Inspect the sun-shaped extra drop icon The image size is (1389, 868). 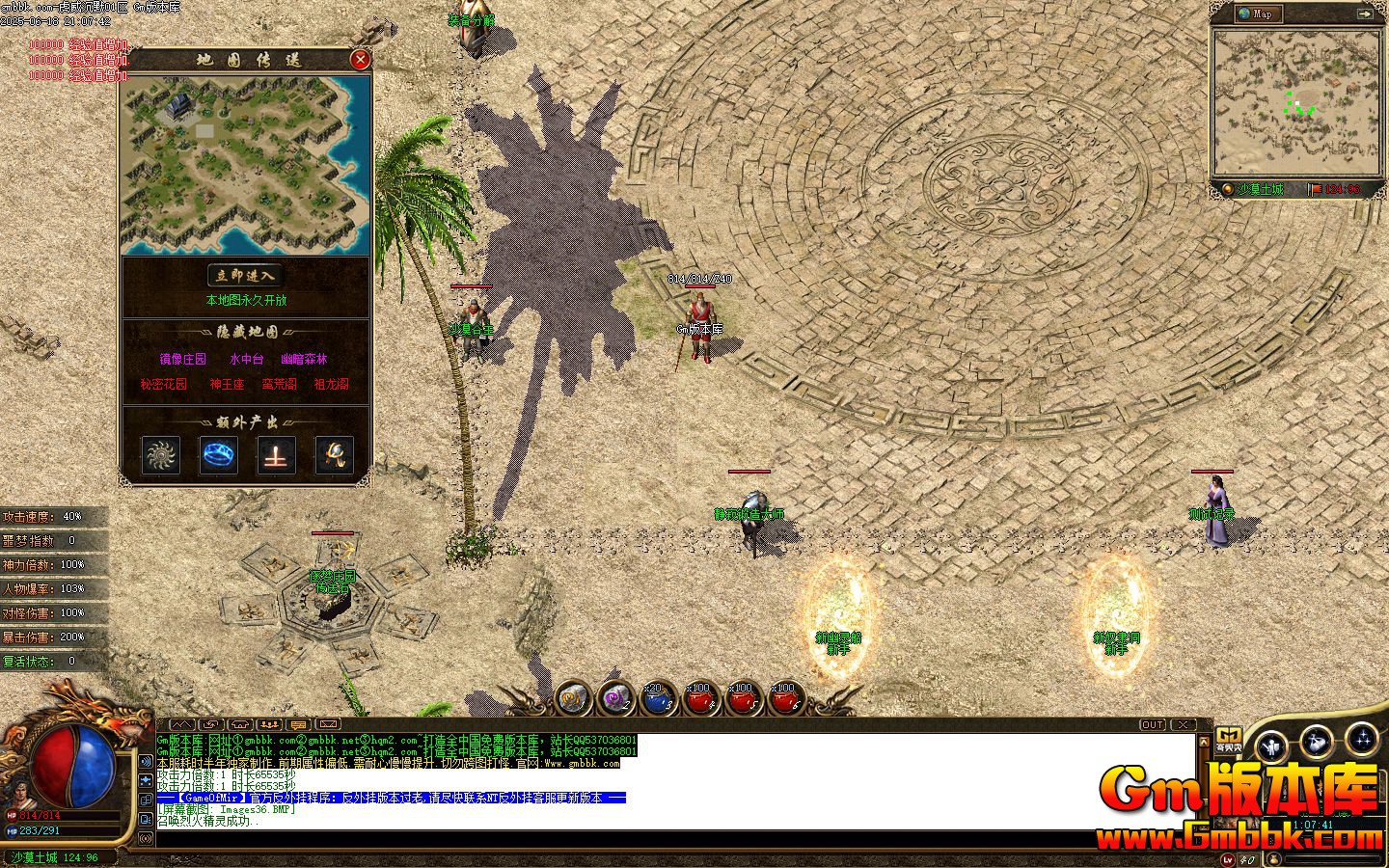click(161, 455)
